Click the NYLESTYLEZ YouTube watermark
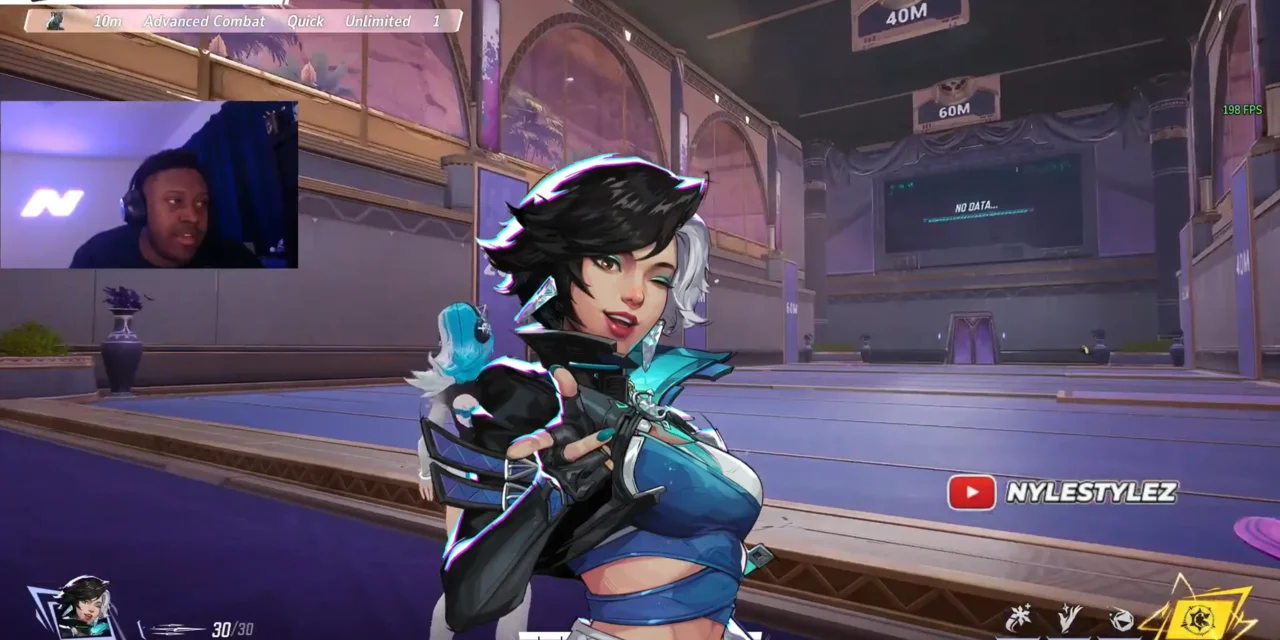 pyautogui.click(x=1063, y=492)
